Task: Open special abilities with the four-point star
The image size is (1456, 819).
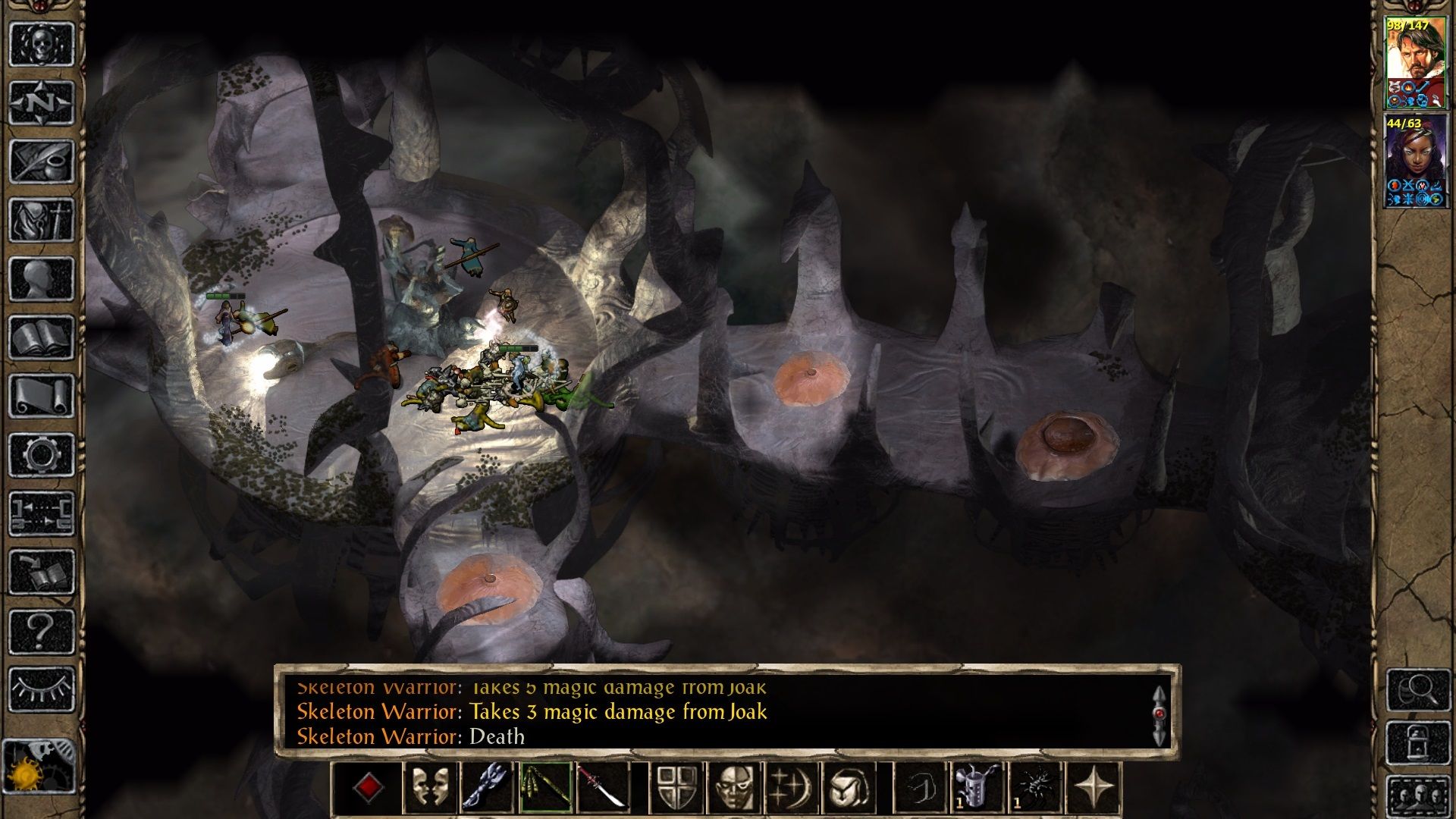Action: point(1094,788)
